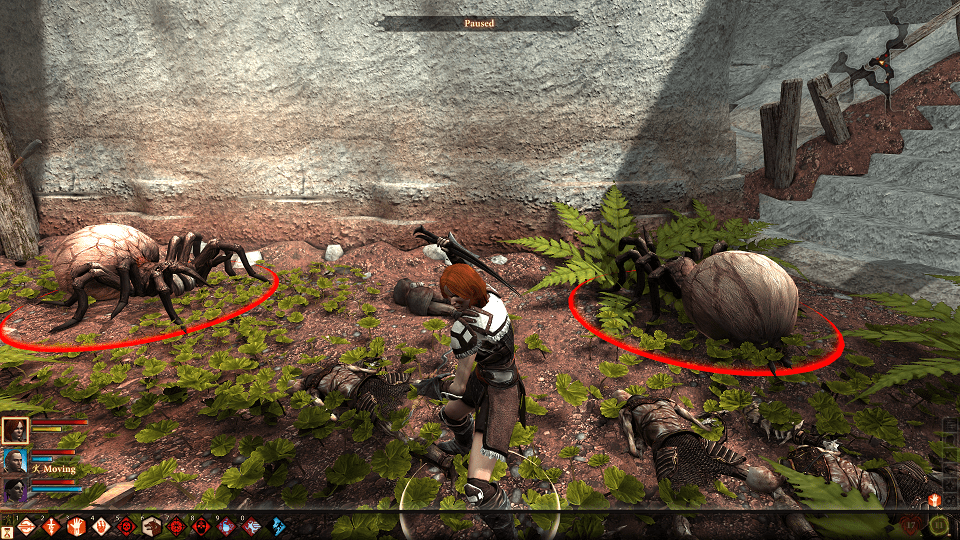This screenshot has width=960, height=540.
Task: Select the red-haired party leader portrait
Action: pyautogui.click(x=15, y=431)
